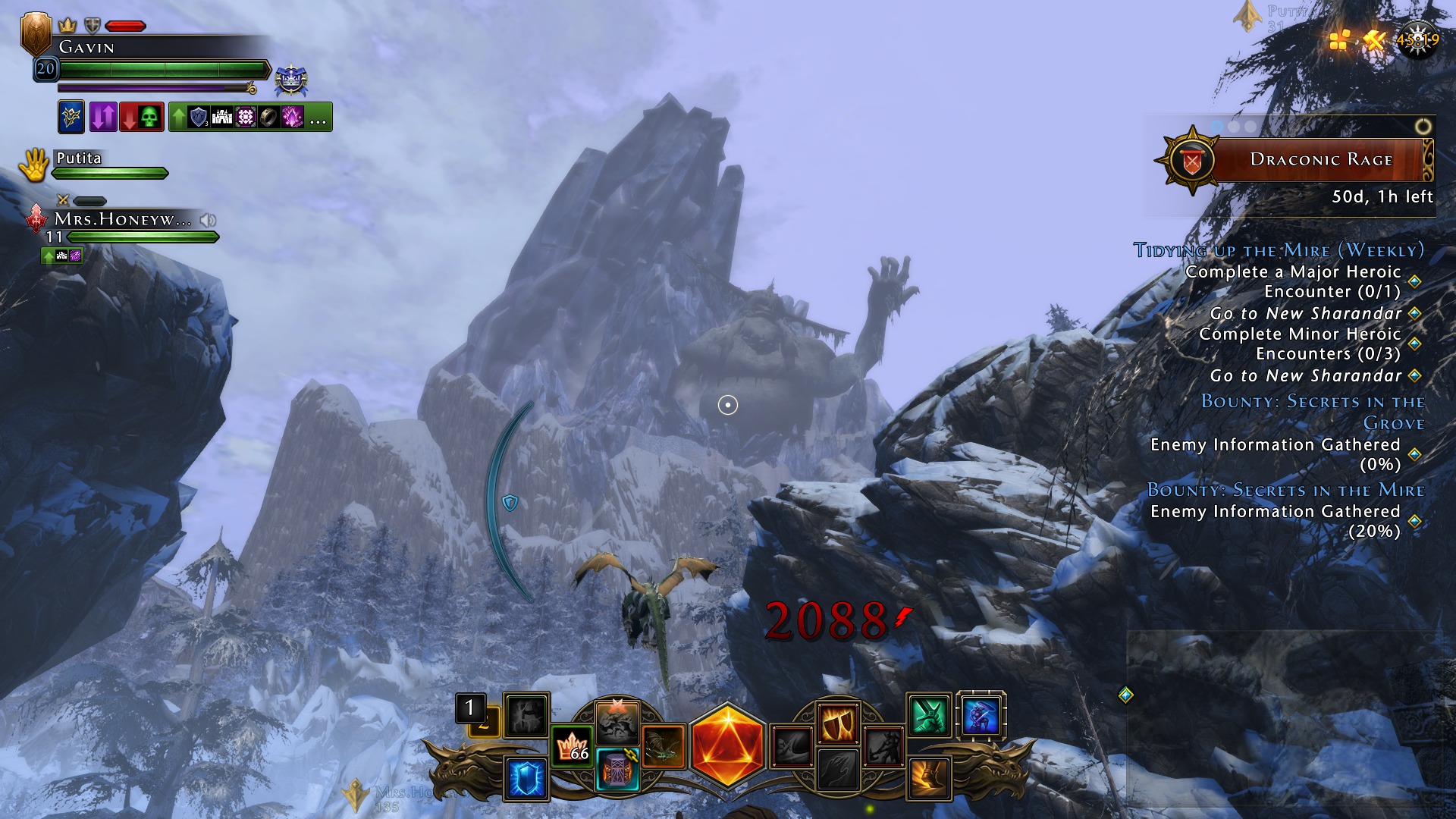Use the crown item with 66 charges
Screen dimensions: 1456x819
pyautogui.click(x=573, y=747)
